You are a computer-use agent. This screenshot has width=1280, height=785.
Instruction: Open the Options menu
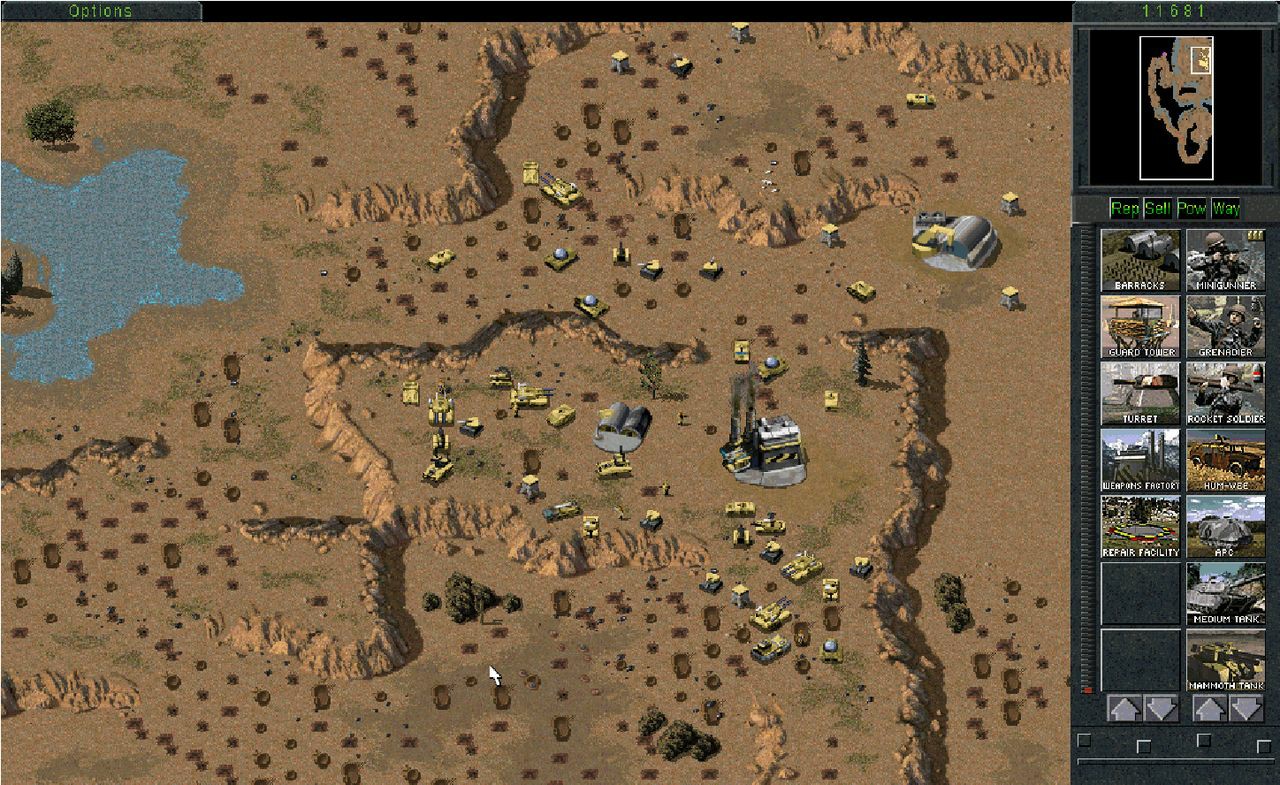click(101, 11)
